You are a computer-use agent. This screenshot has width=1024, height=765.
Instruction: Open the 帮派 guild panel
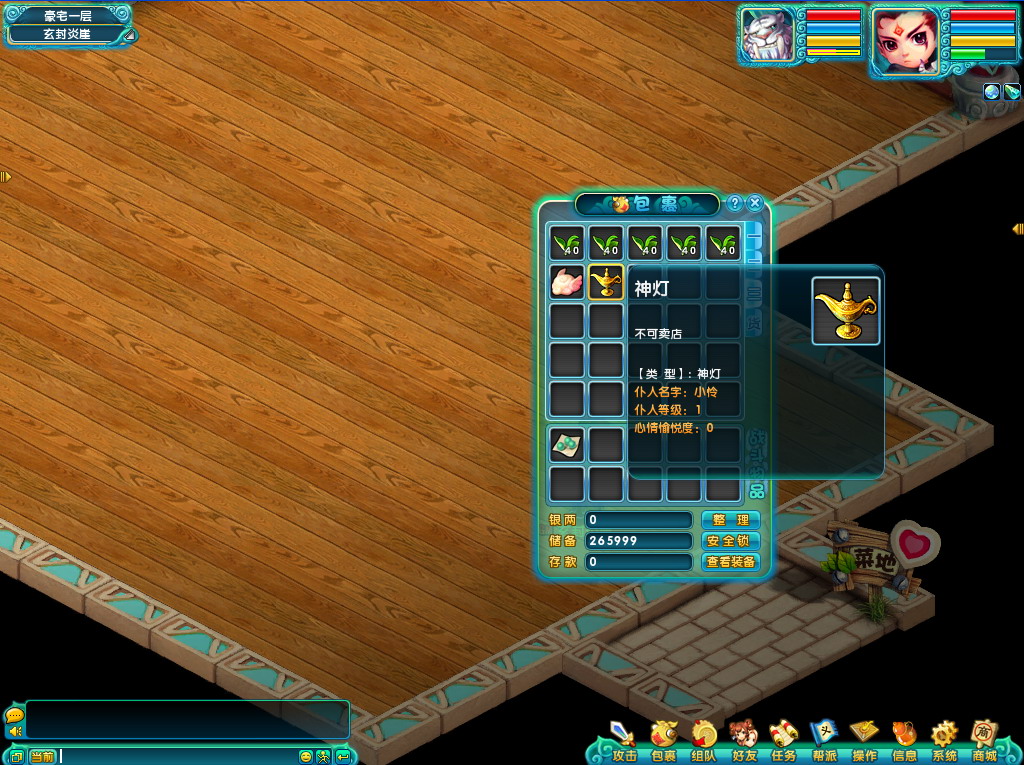click(x=824, y=740)
